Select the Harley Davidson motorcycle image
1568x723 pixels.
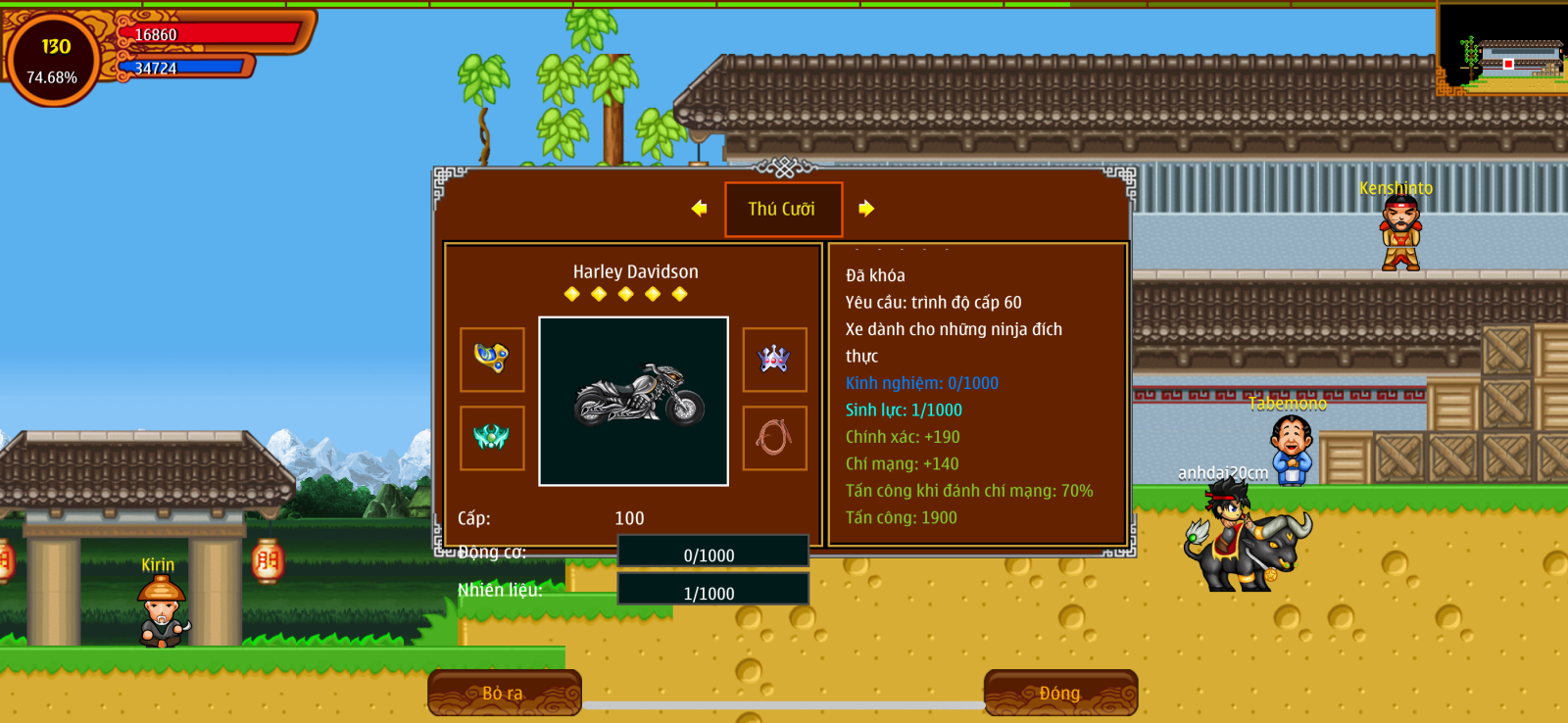tap(634, 401)
